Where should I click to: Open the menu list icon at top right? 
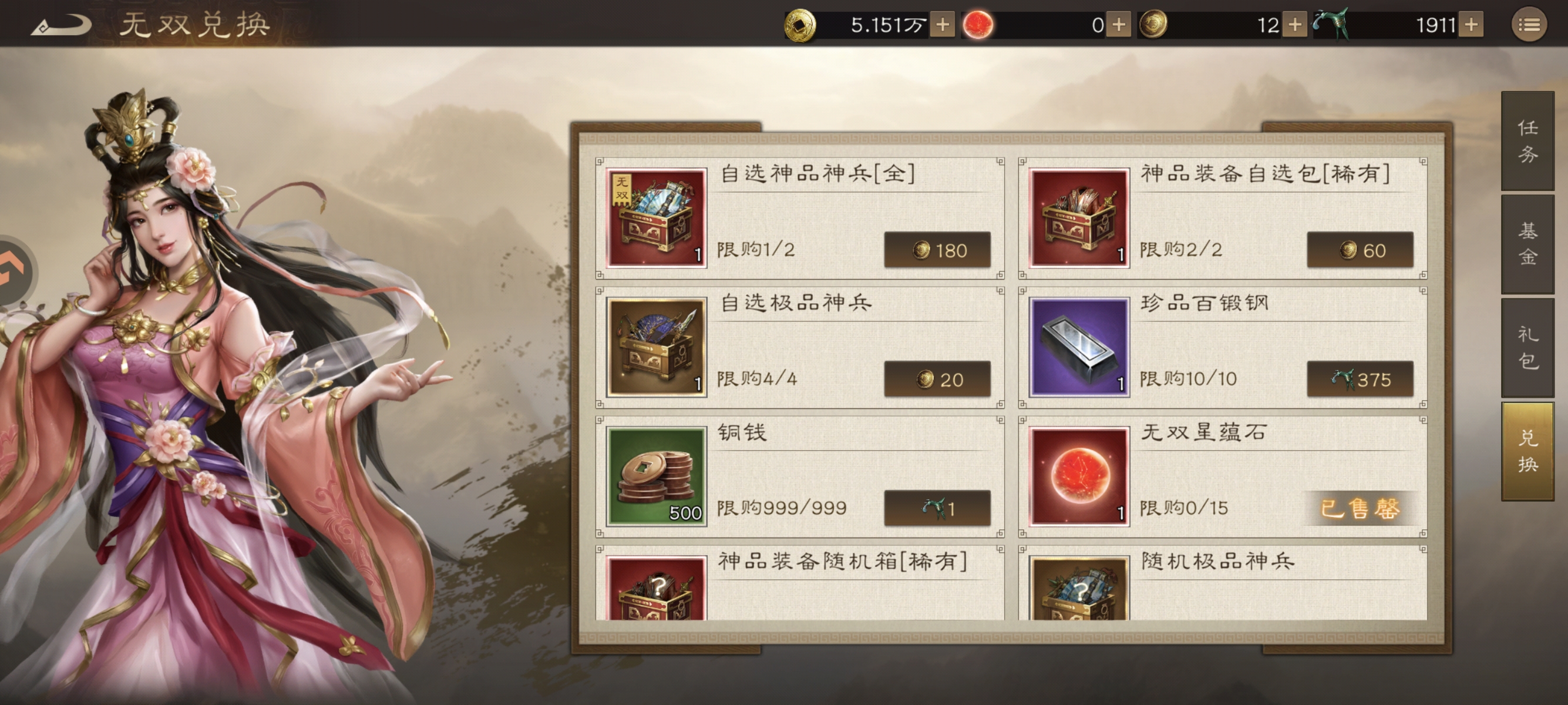coord(1531,23)
